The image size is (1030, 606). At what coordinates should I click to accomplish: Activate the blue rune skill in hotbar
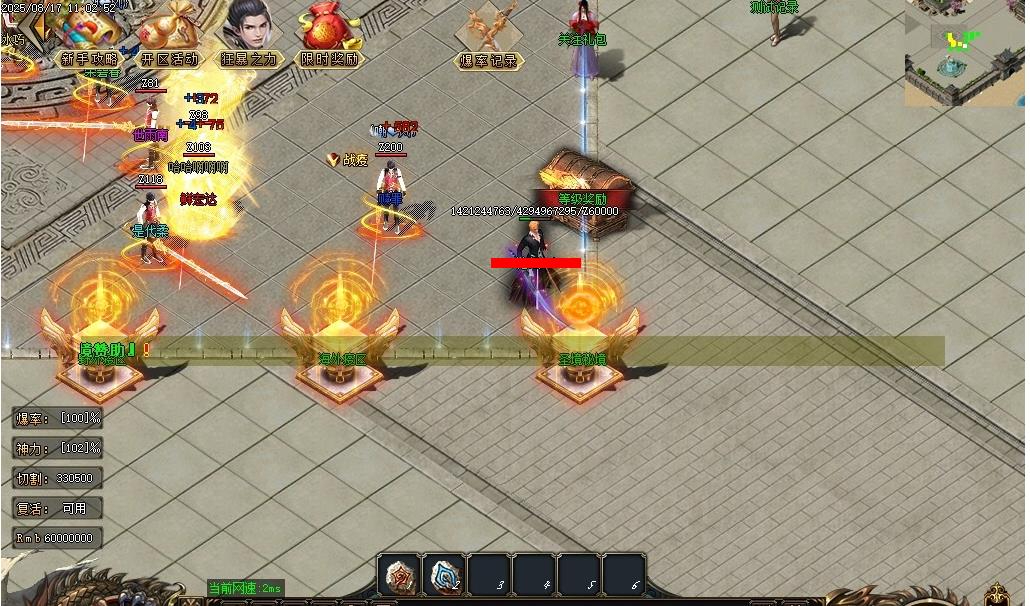pyautogui.click(x=445, y=575)
